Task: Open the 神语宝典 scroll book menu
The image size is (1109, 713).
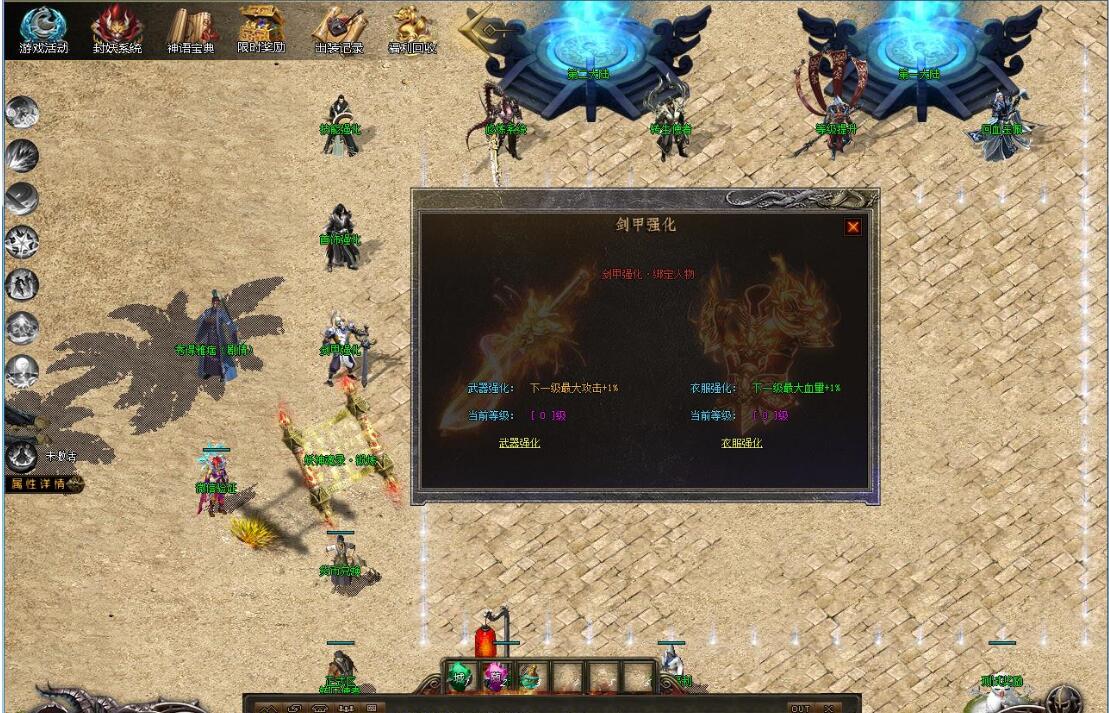Action: click(x=191, y=30)
